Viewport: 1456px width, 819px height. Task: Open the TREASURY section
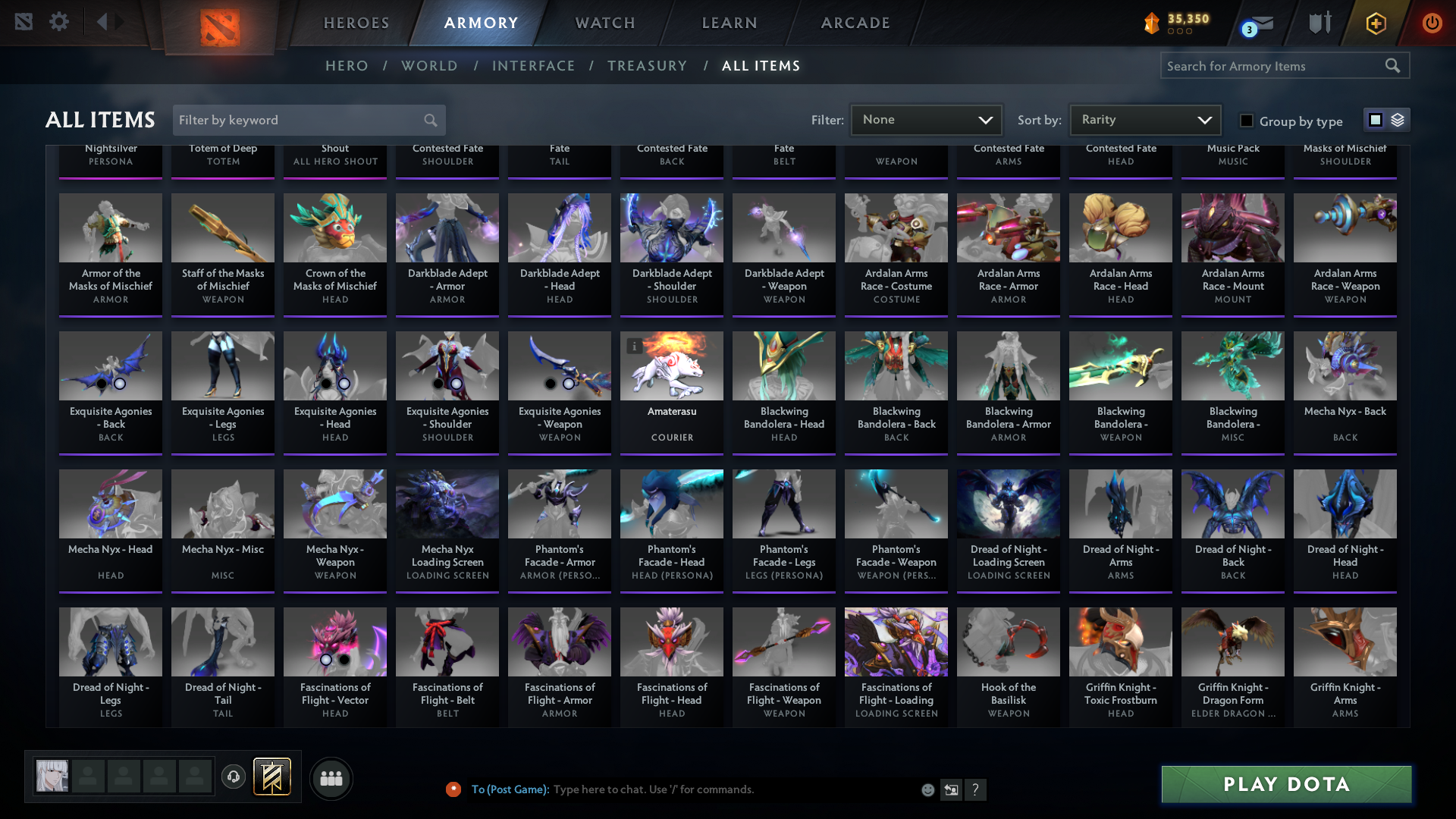point(647,66)
